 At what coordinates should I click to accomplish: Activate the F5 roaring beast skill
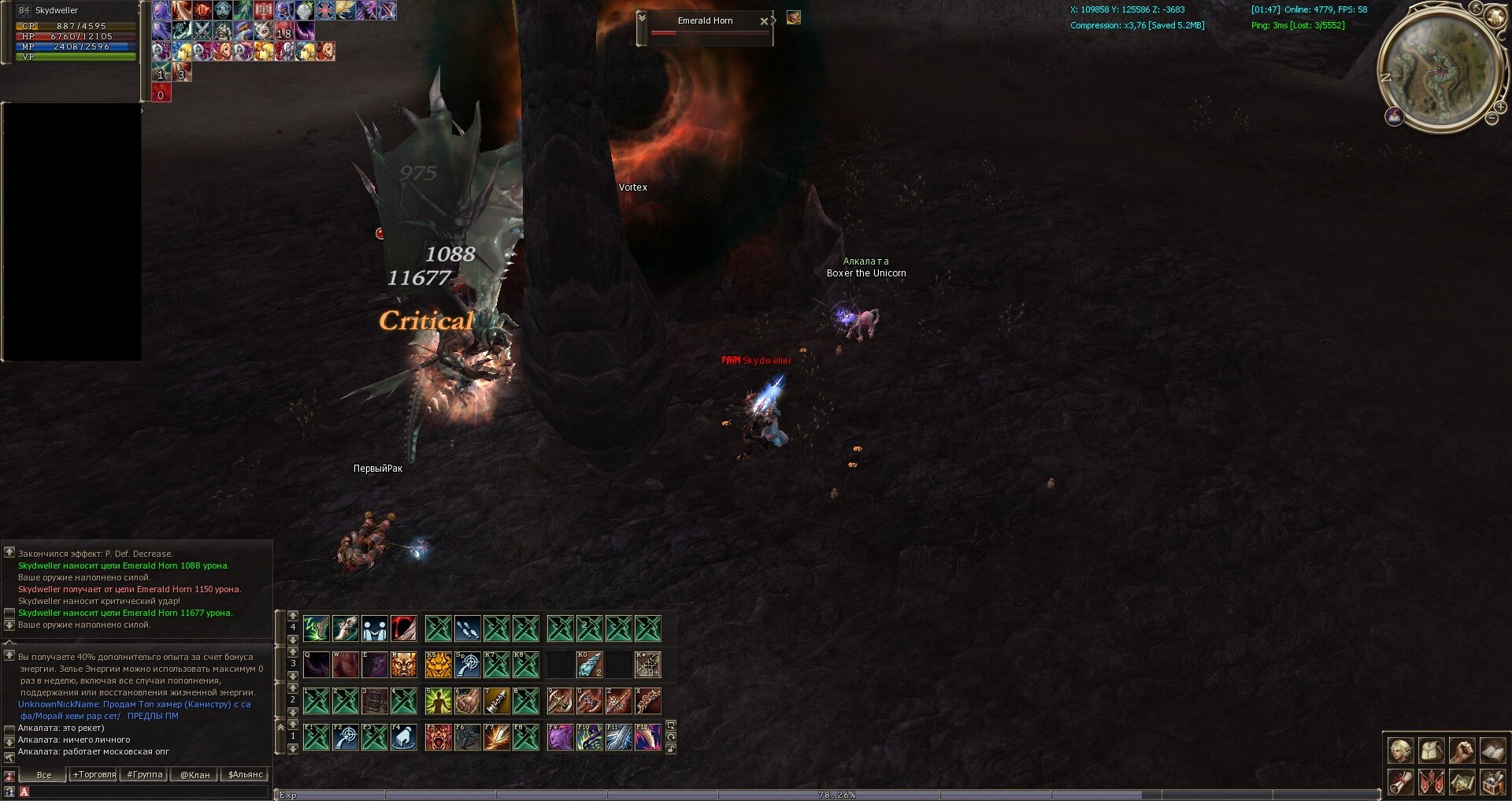click(x=438, y=737)
